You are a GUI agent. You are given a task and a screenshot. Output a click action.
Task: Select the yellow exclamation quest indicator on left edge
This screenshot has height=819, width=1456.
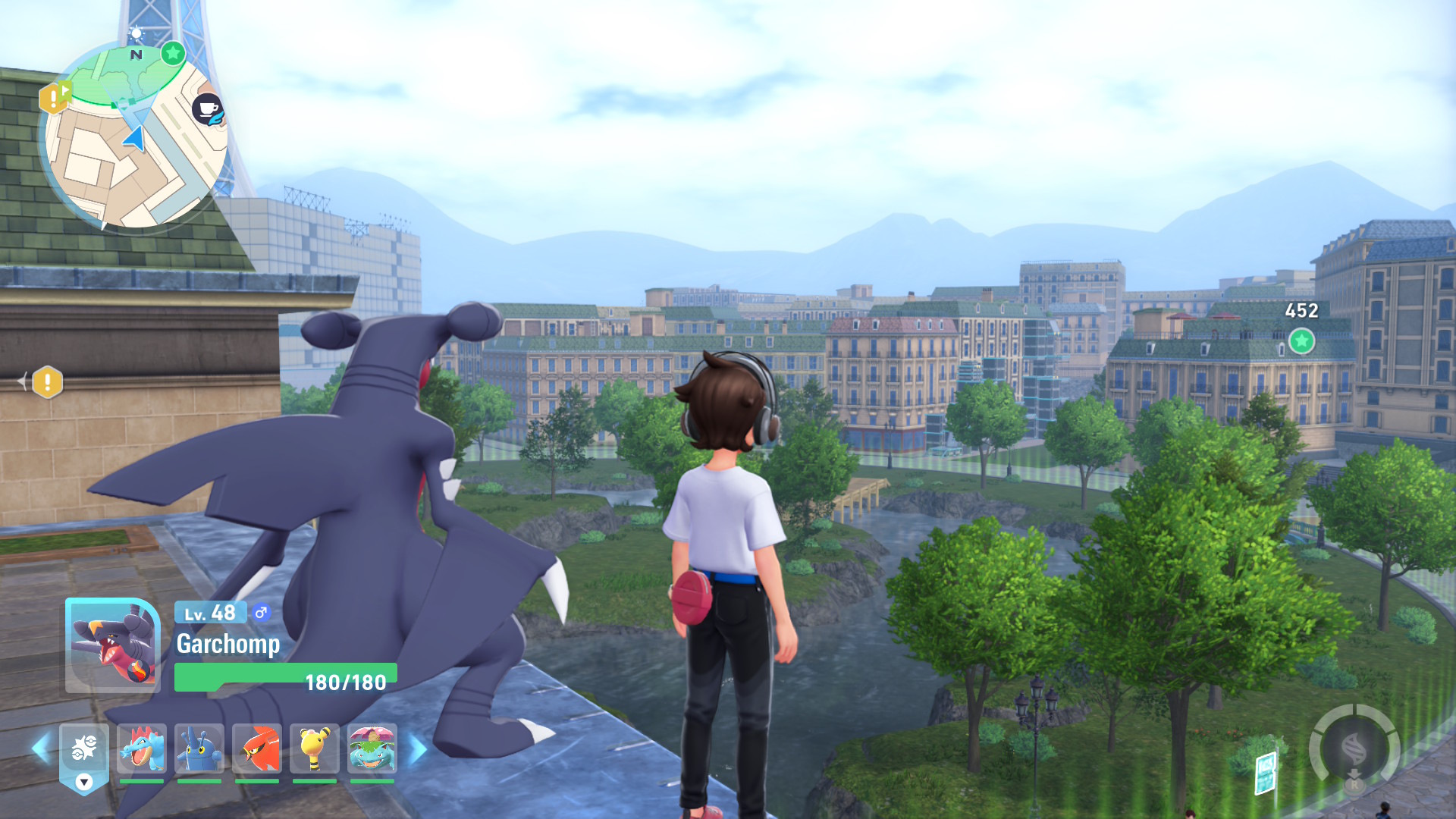pos(47,382)
